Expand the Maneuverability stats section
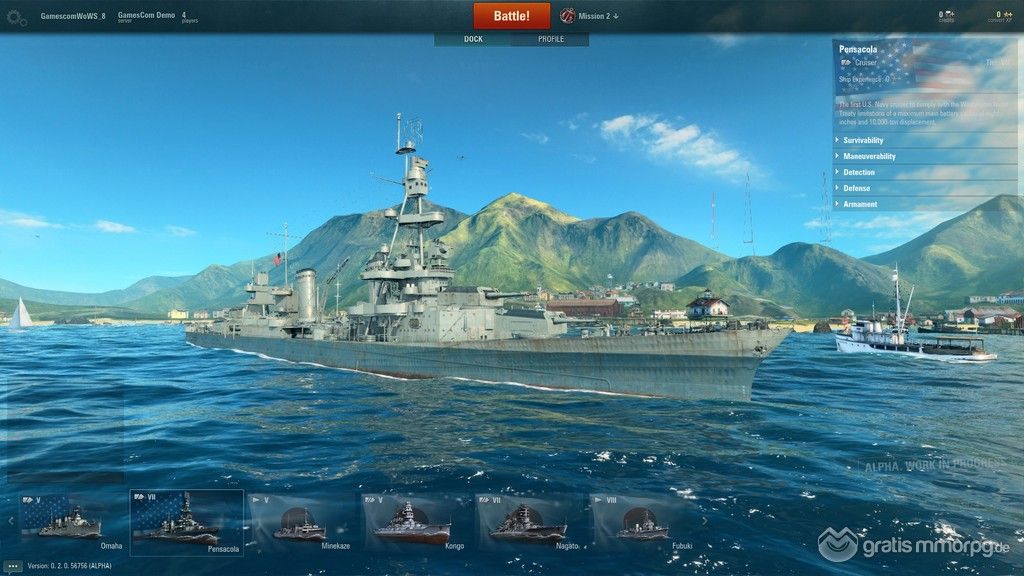The height and width of the screenshot is (576, 1024). [x=869, y=156]
